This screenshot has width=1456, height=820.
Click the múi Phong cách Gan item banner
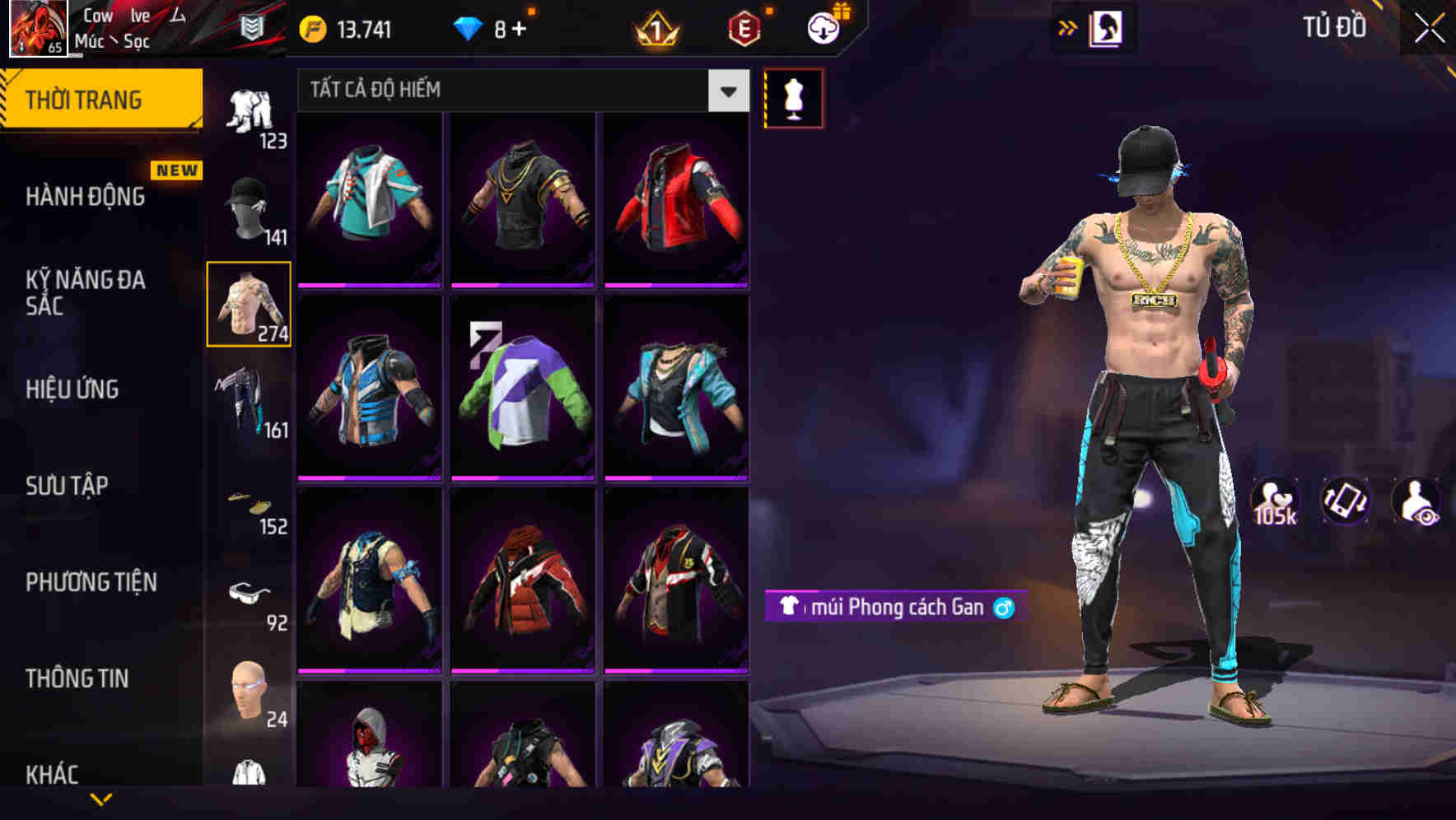click(x=893, y=607)
